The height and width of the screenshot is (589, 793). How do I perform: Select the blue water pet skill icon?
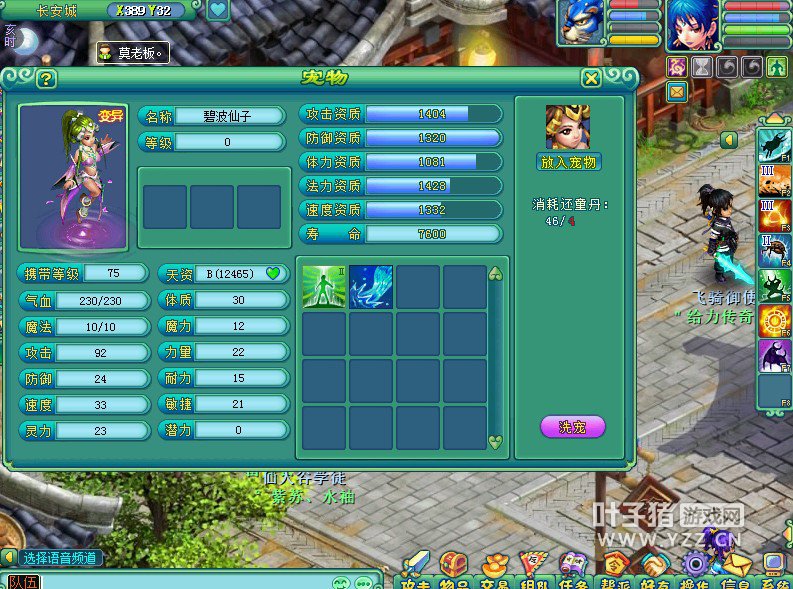point(371,287)
